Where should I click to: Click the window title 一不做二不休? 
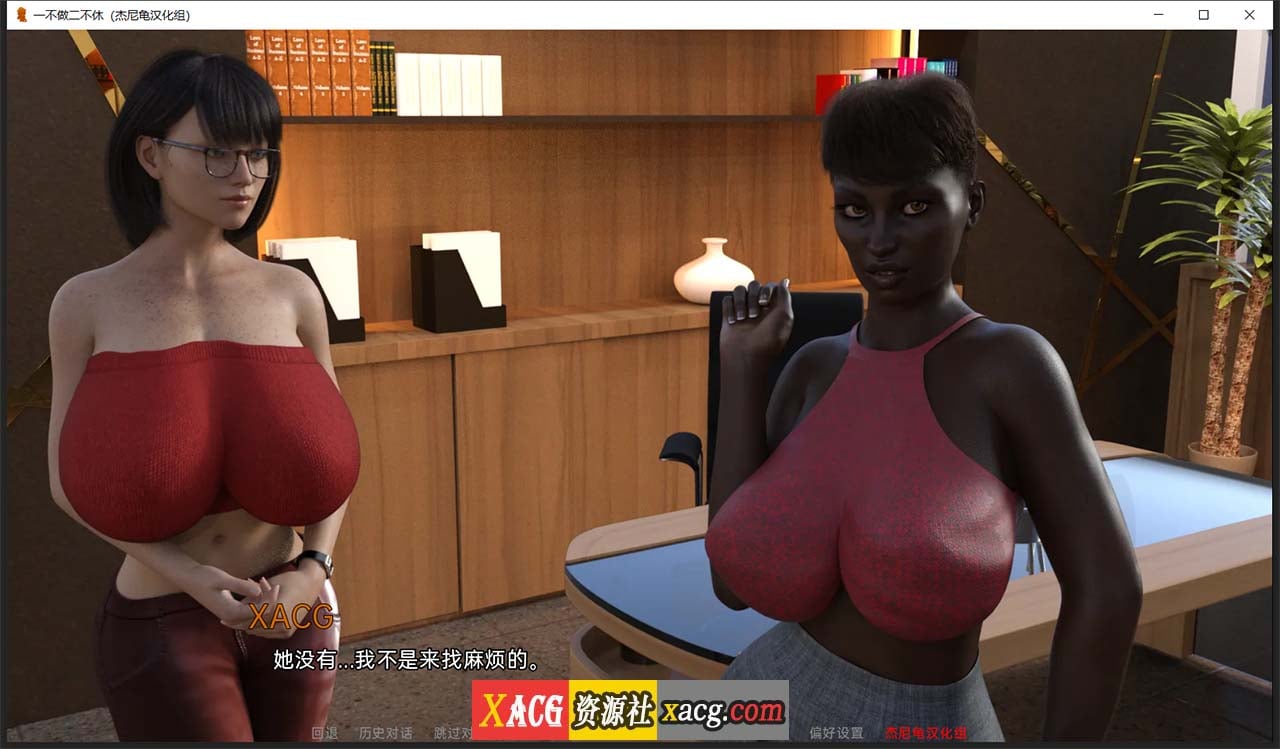click(95, 14)
